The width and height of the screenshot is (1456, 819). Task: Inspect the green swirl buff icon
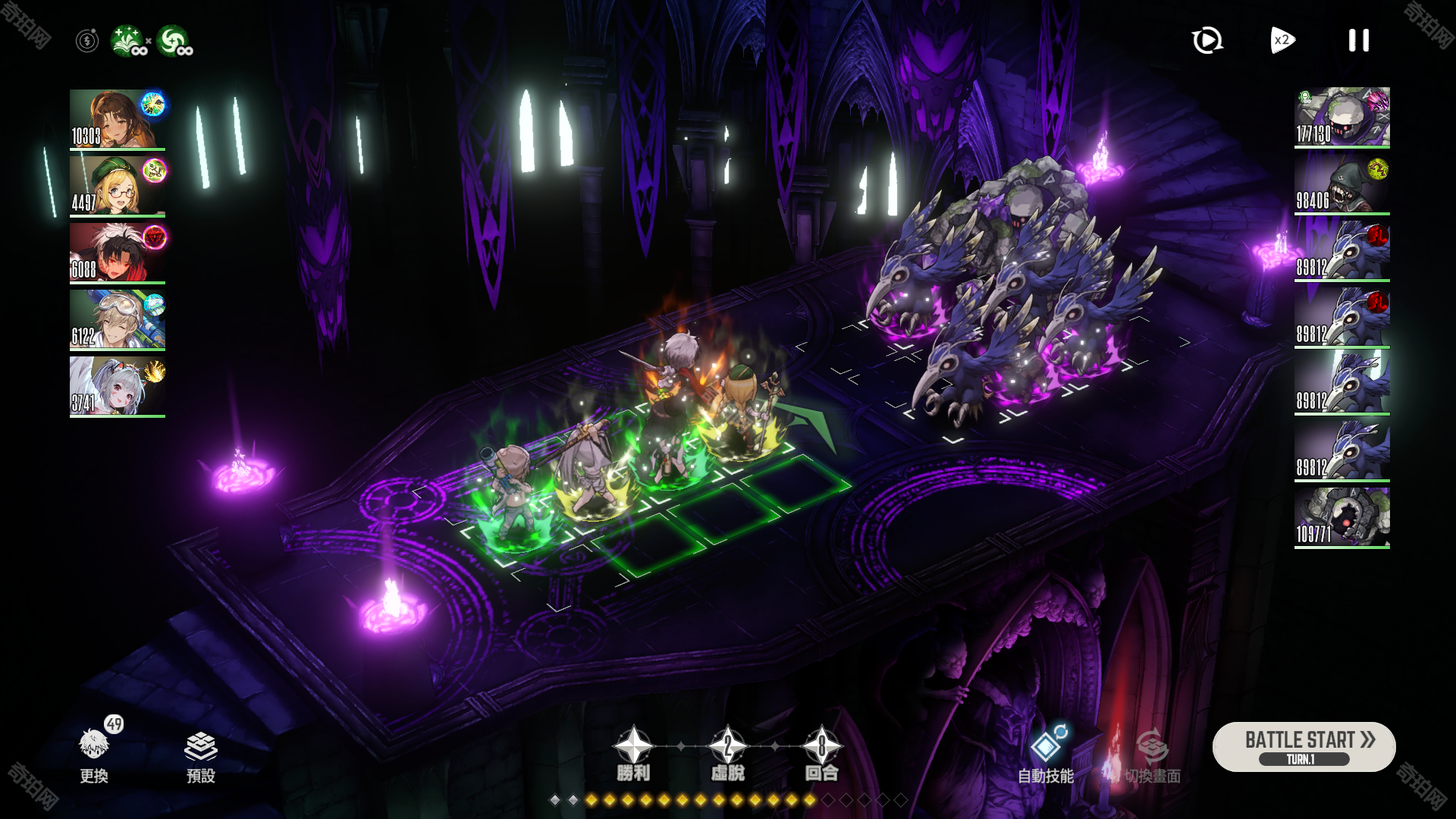174,41
